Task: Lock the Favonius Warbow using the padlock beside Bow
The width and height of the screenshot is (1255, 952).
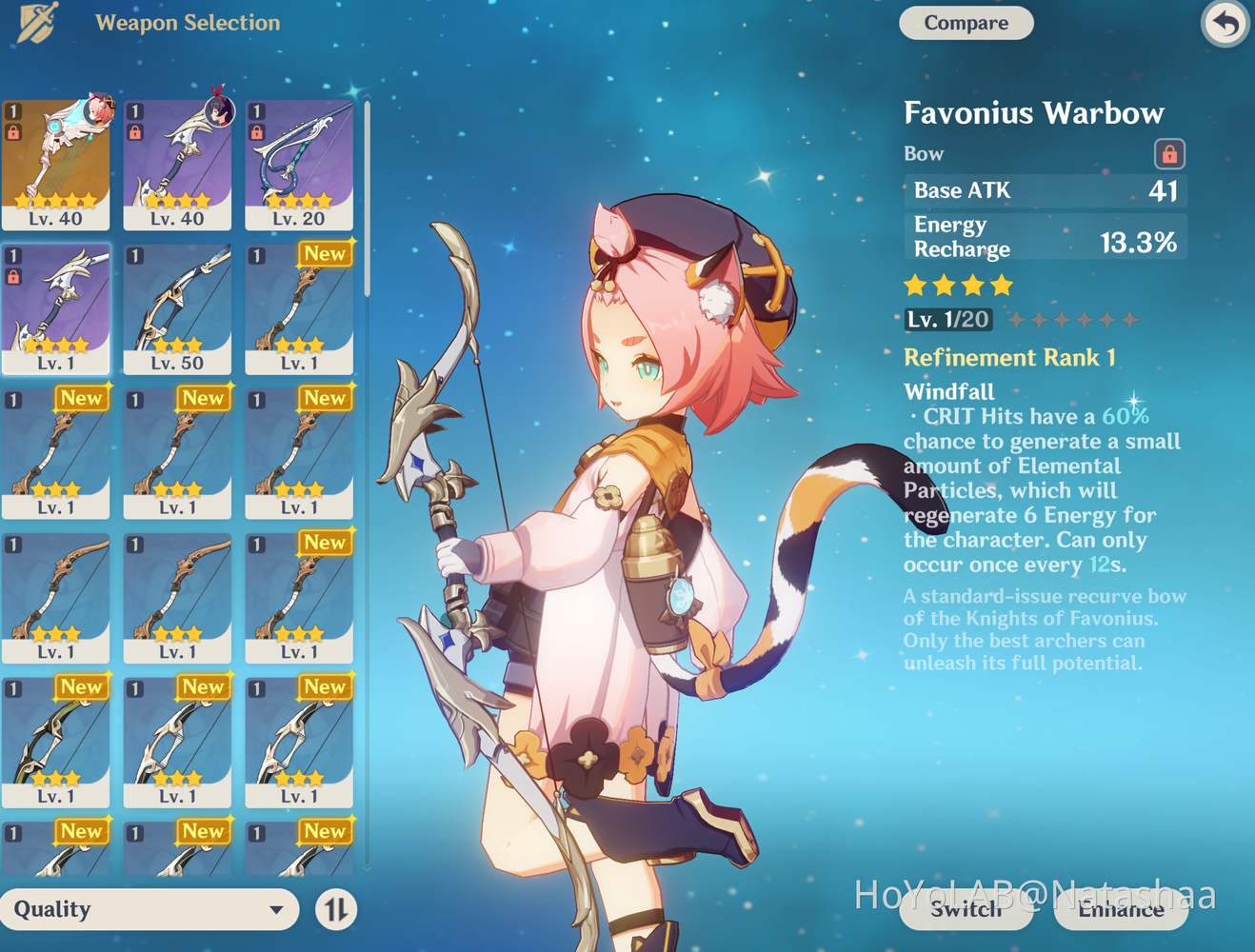Action: (x=1169, y=153)
